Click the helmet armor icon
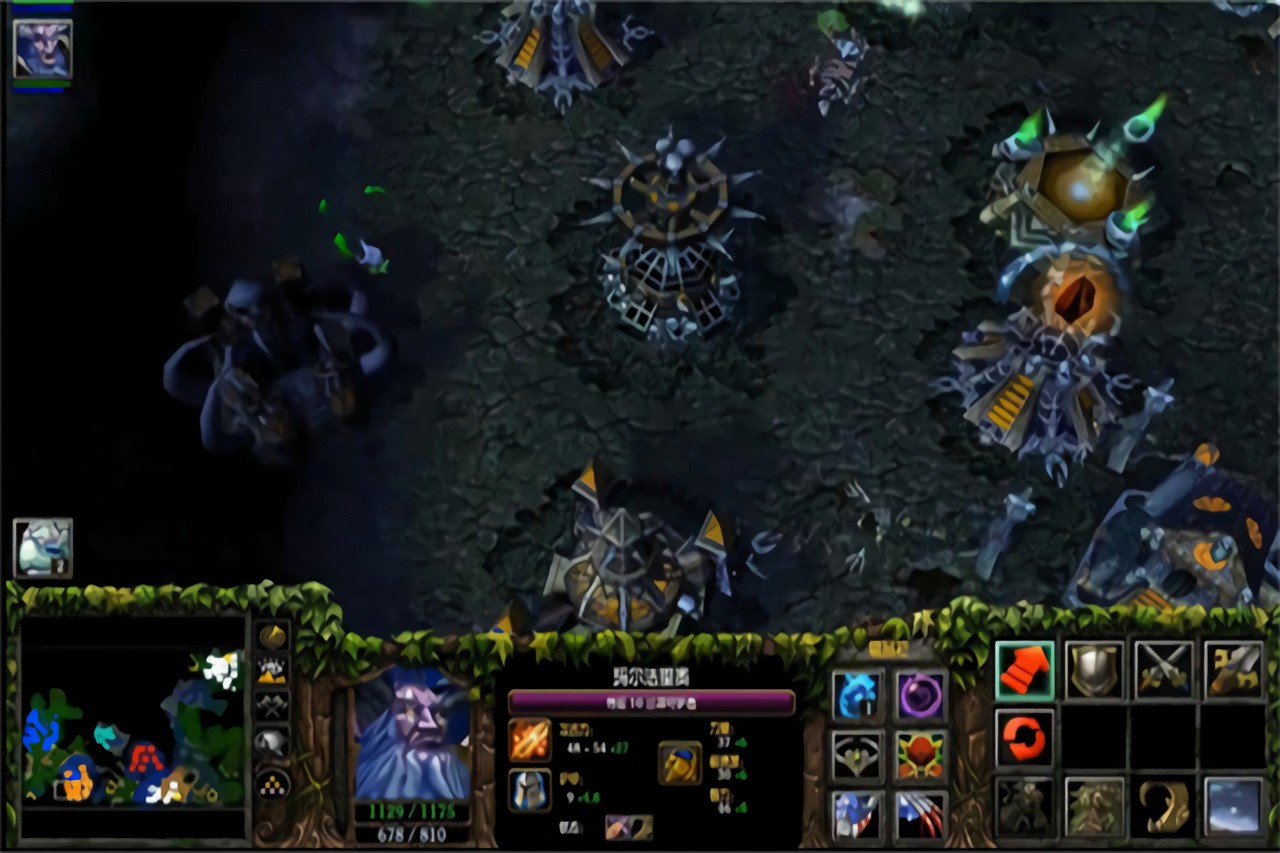Image resolution: width=1280 pixels, height=853 pixels. click(529, 790)
